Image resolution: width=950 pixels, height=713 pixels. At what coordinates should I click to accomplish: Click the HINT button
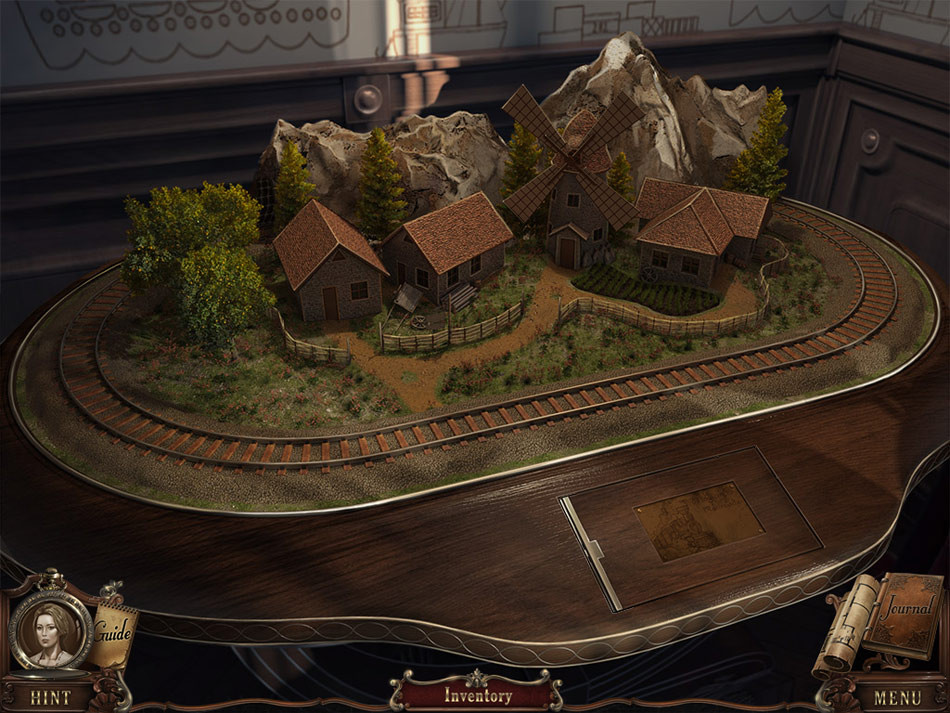coord(50,696)
